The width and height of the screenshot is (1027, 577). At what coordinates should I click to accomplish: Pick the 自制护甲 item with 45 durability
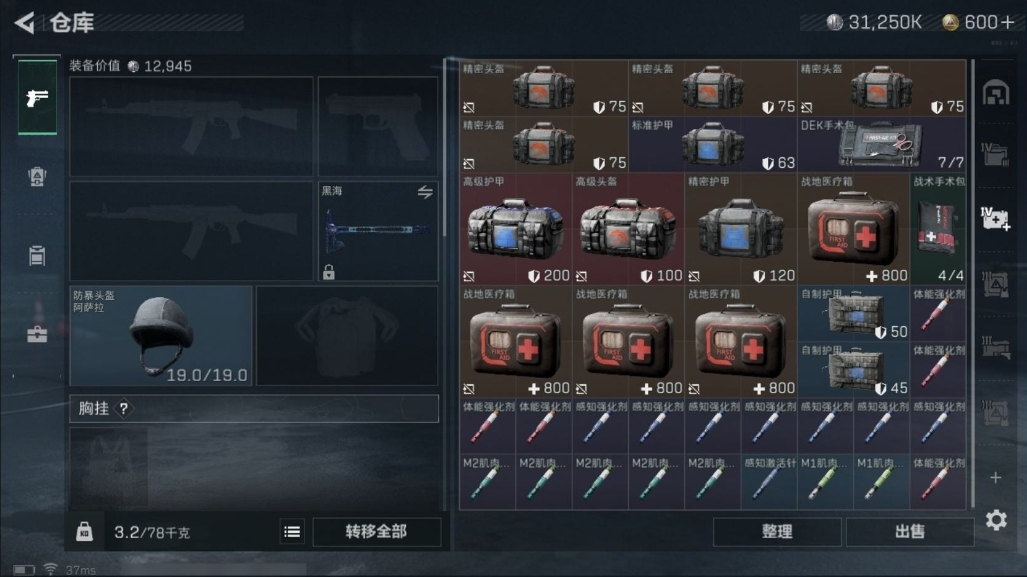[x=853, y=369]
